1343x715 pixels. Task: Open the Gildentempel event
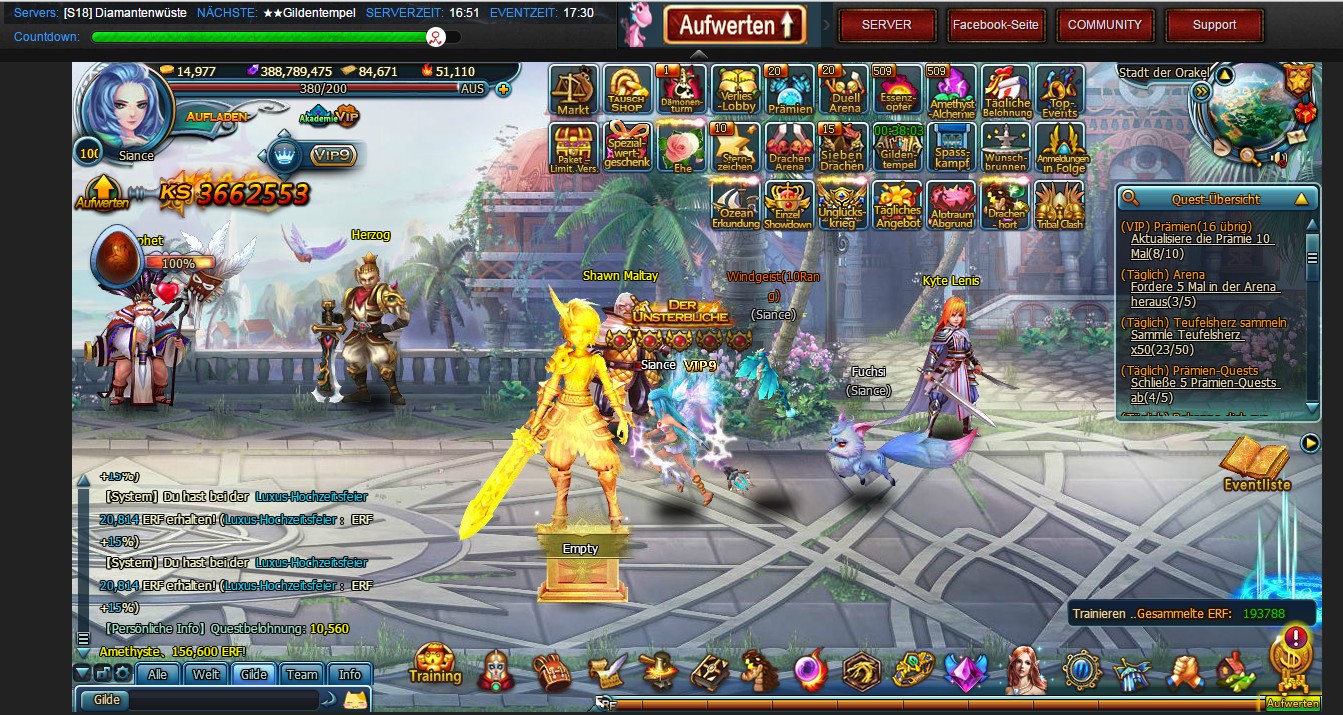click(x=897, y=148)
